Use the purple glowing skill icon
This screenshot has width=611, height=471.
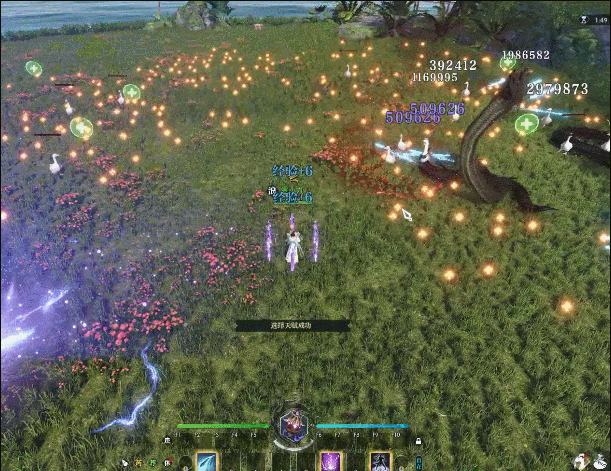tap(331, 461)
